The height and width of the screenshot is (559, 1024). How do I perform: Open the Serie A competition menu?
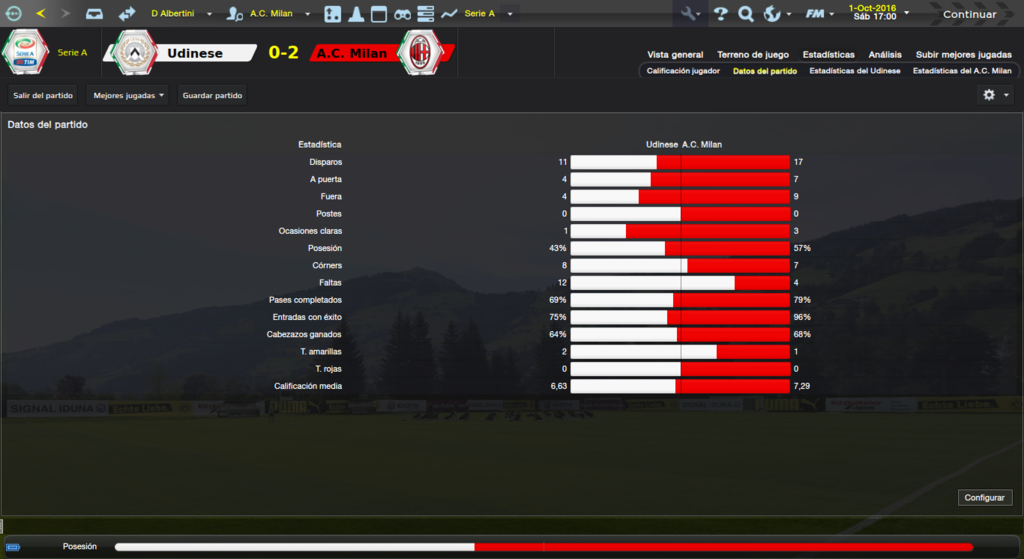(481, 14)
